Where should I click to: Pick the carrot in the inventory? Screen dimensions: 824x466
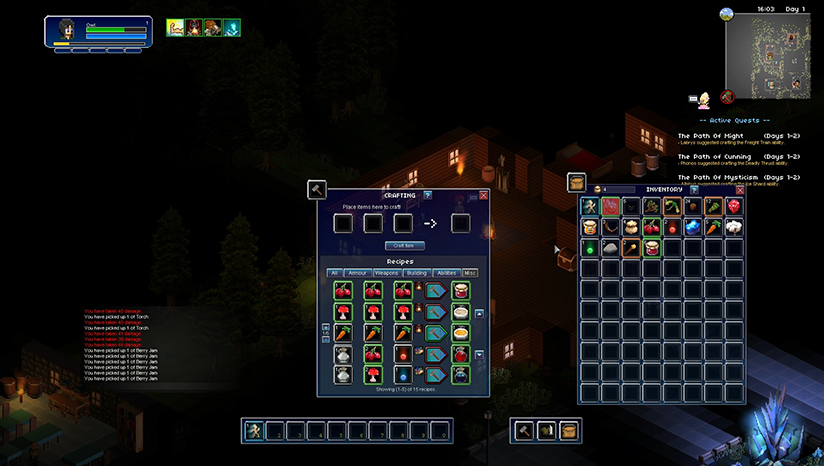(714, 227)
